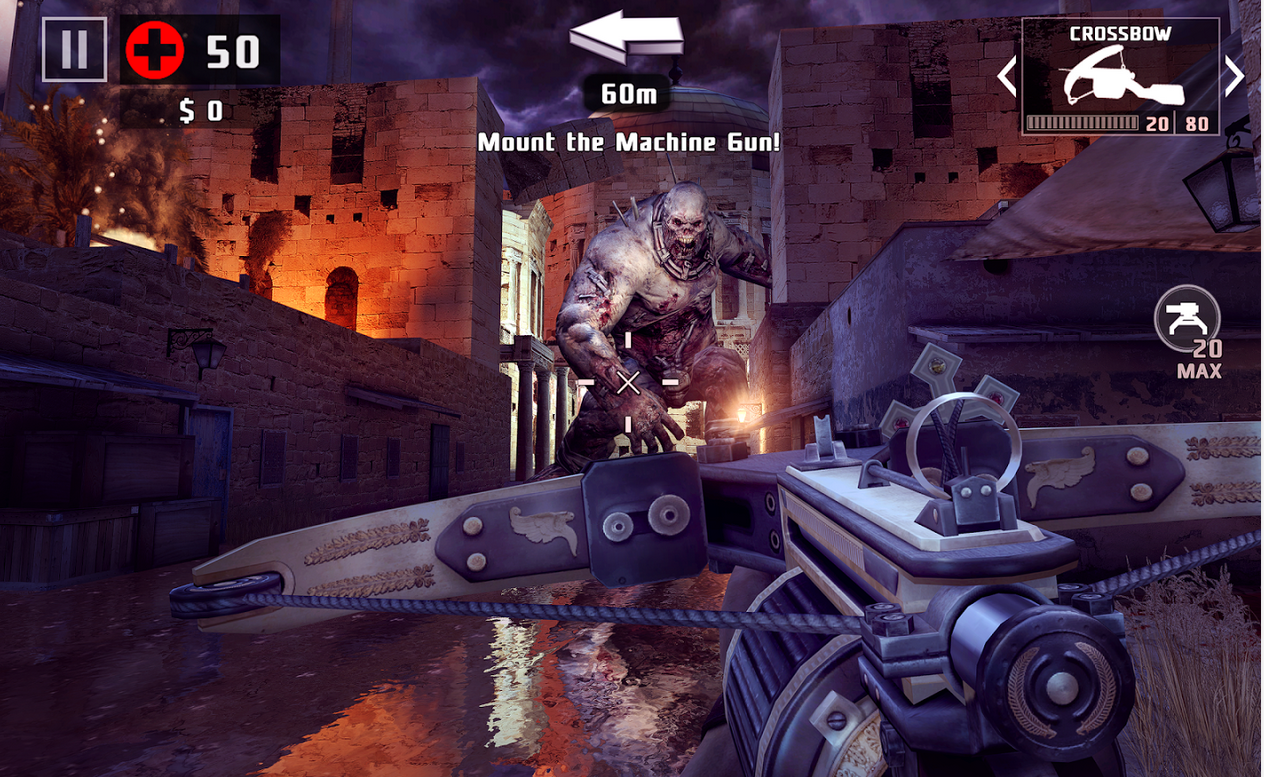Pause the game
The height and width of the screenshot is (777, 1264).
(x=74, y=50)
